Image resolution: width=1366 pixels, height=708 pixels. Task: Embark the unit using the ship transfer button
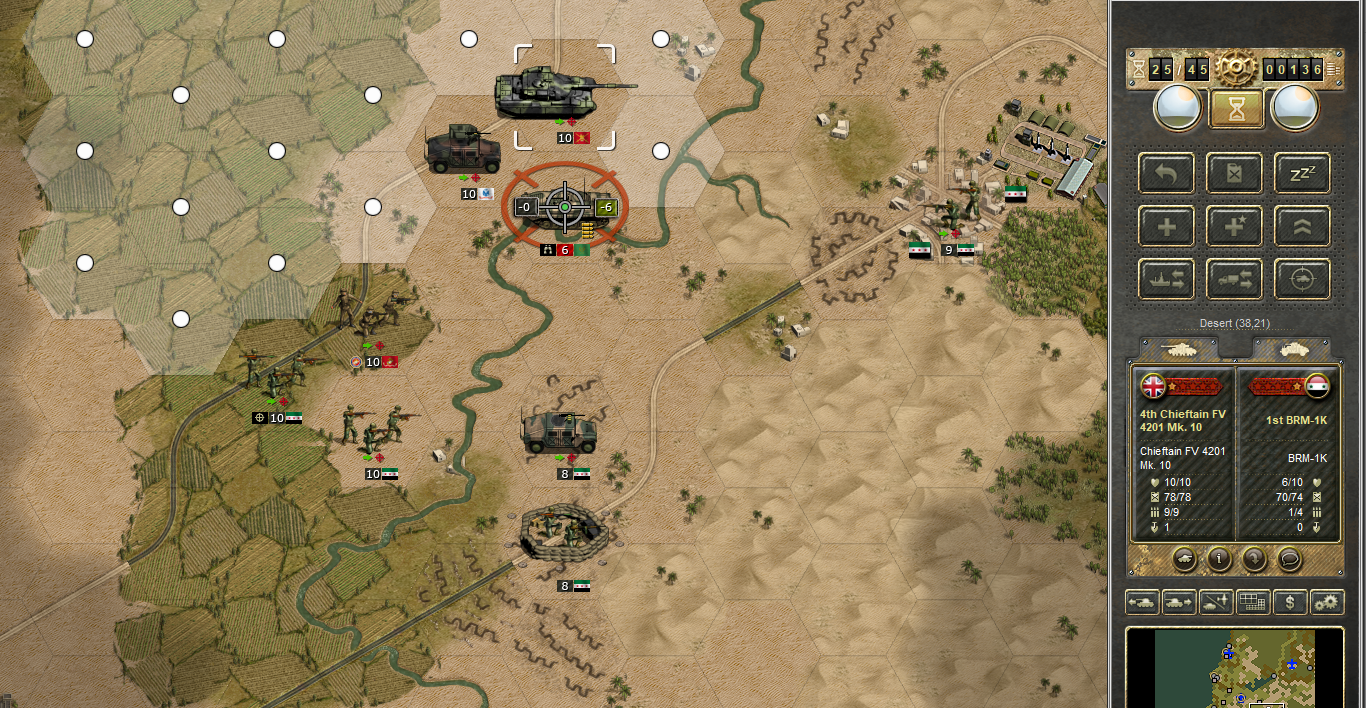click(x=1166, y=279)
